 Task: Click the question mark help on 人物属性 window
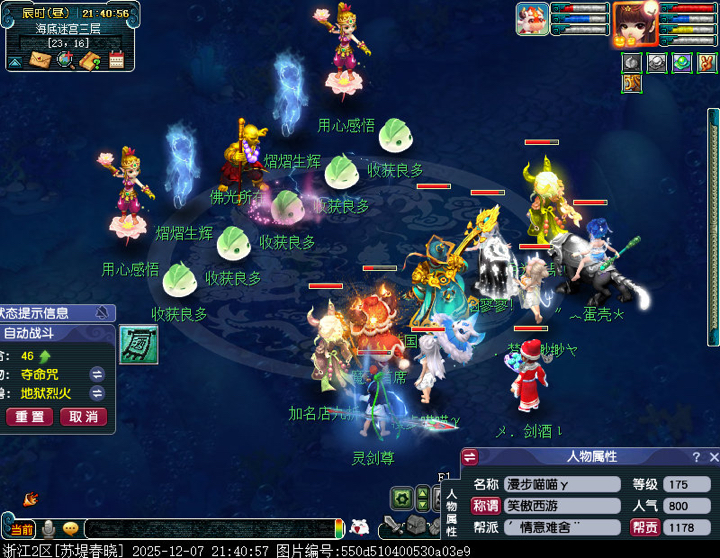pyautogui.click(x=696, y=457)
